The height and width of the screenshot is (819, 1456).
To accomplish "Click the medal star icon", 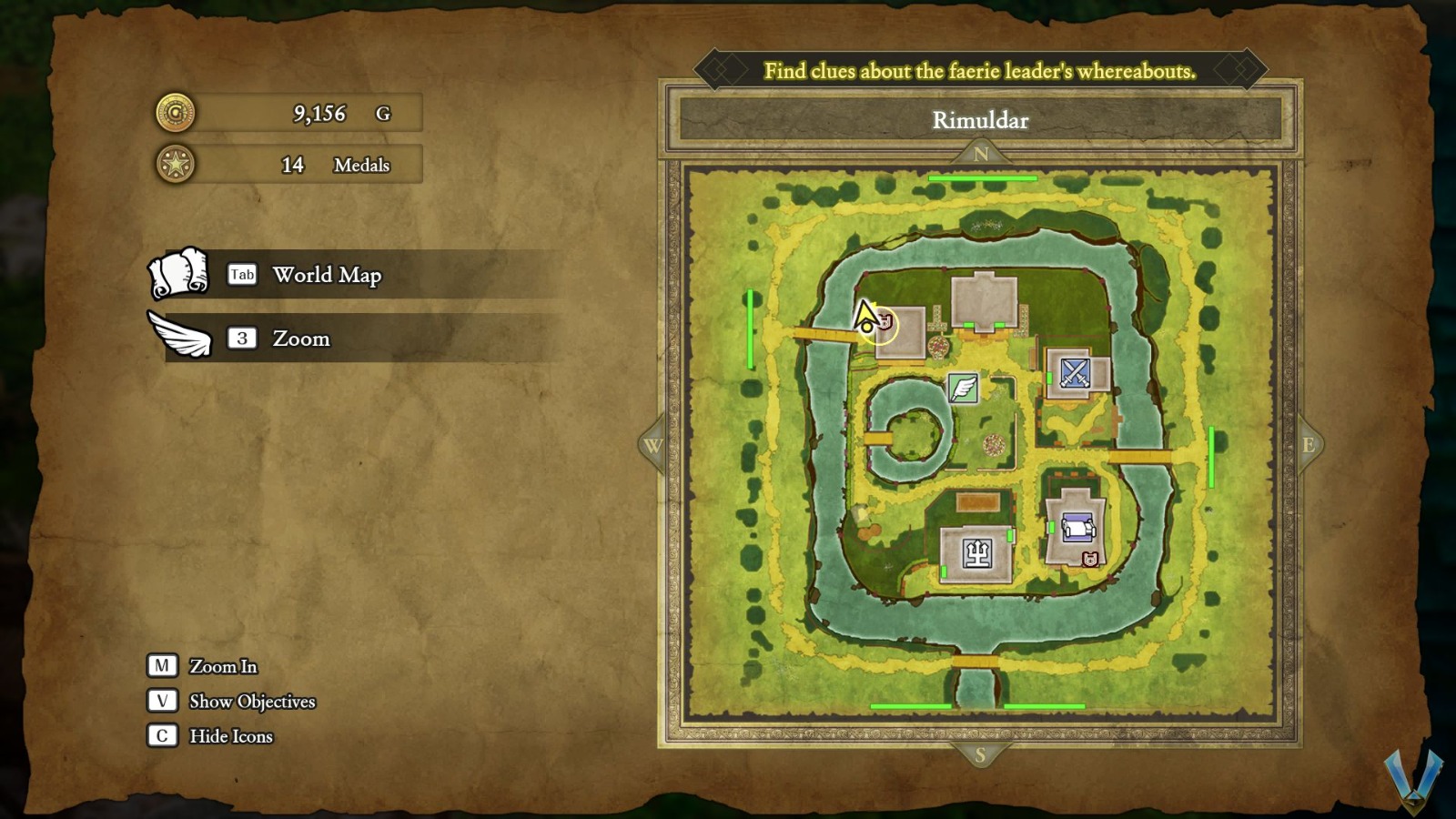I will coord(175,164).
